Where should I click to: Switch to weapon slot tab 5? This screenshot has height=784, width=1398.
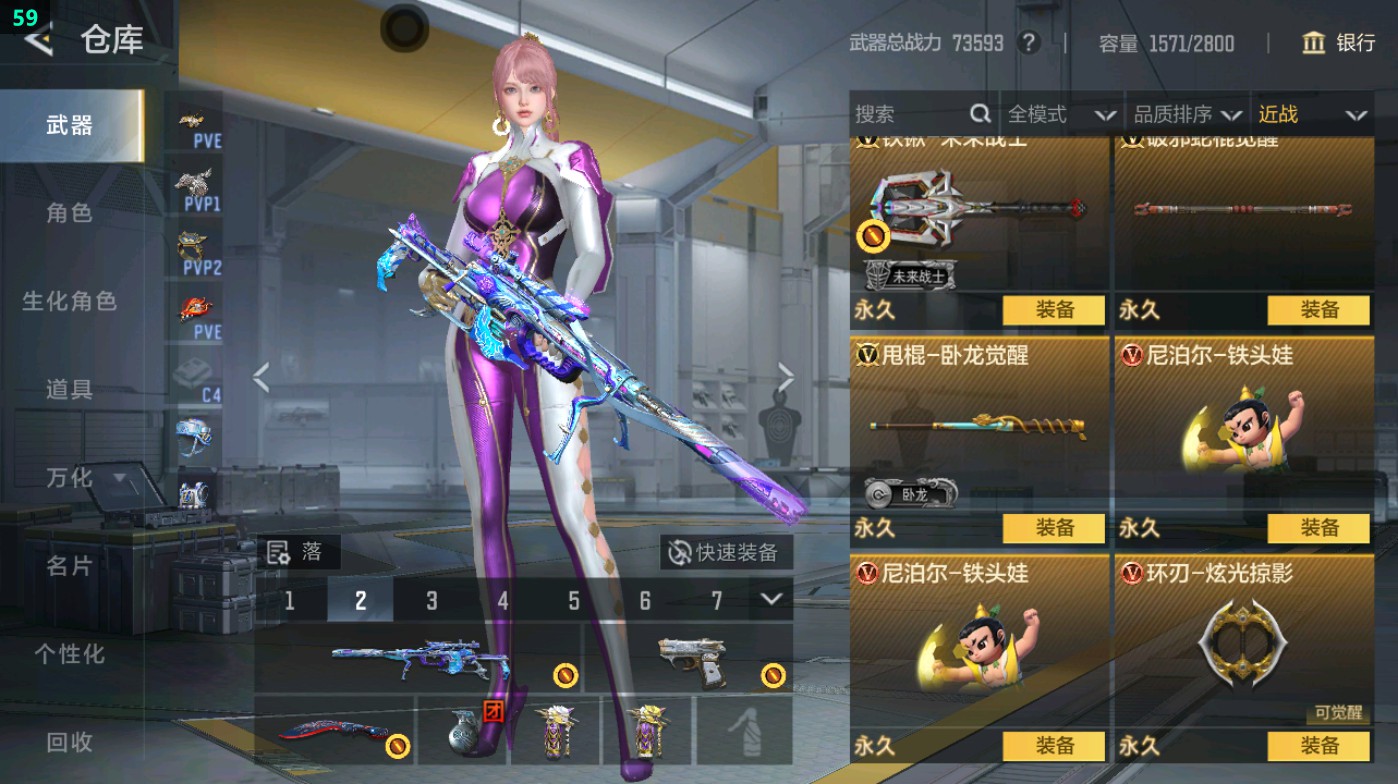[x=573, y=601]
